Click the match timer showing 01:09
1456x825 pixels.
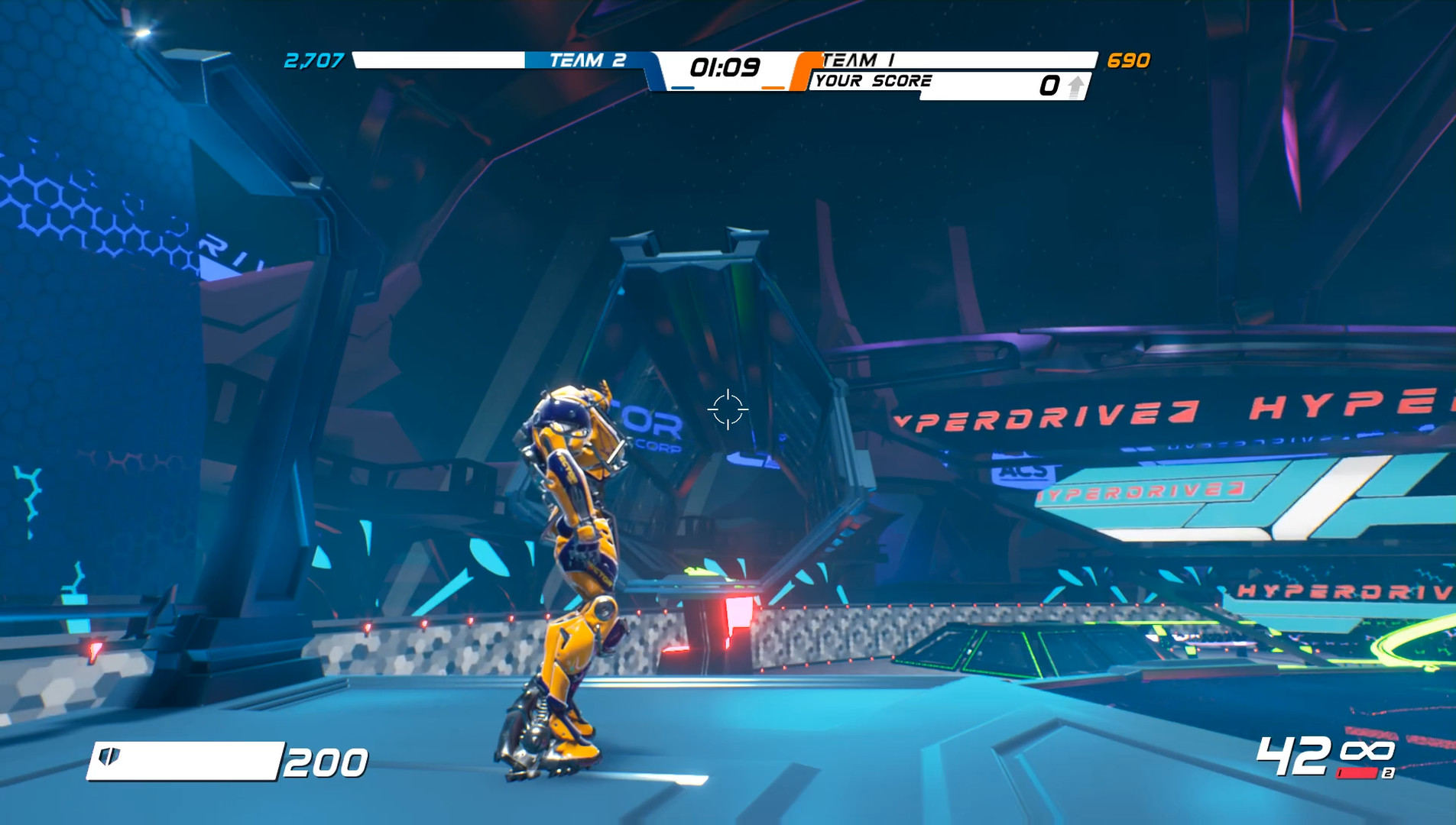pyautogui.click(x=725, y=67)
